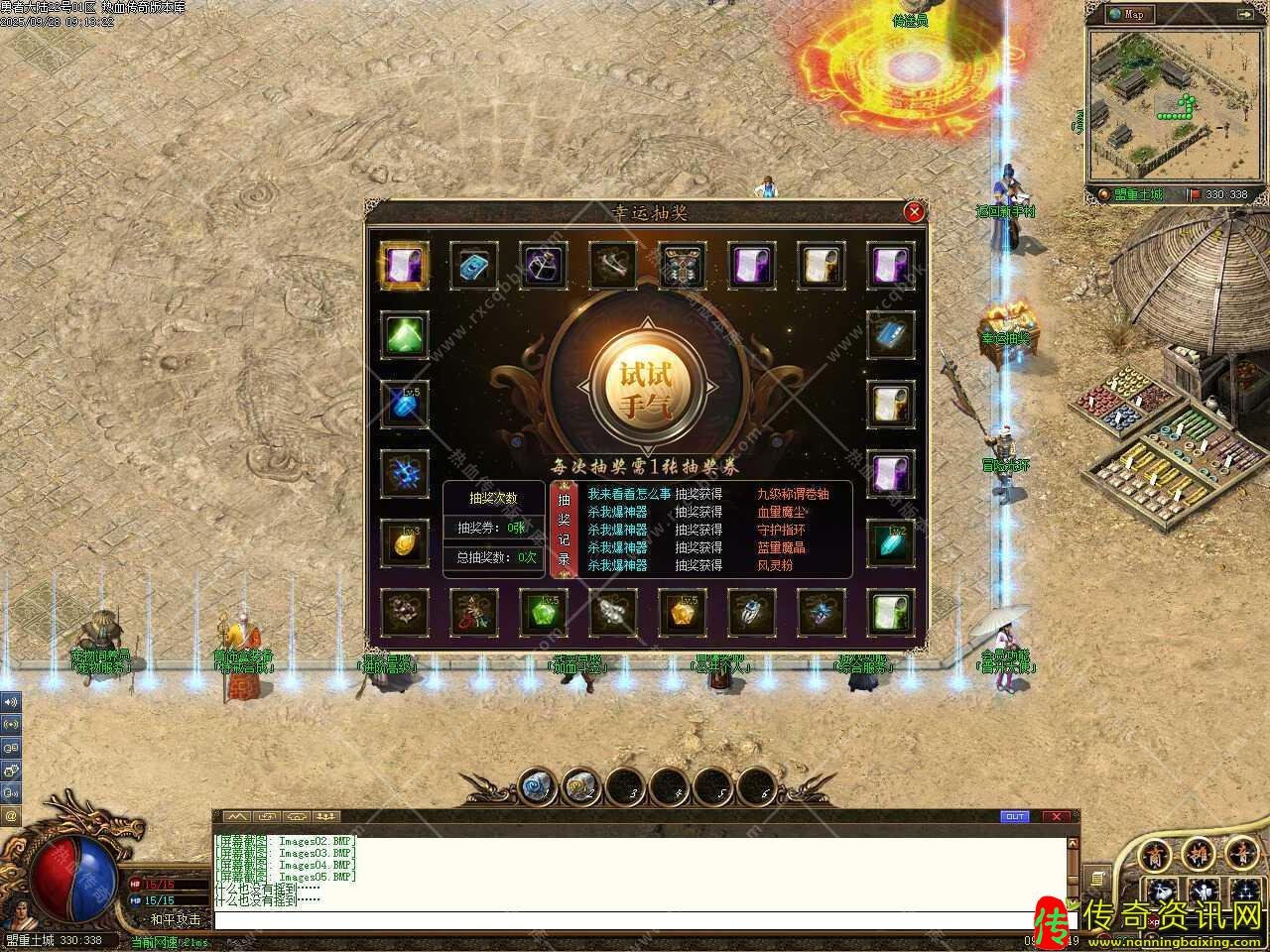The height and width of the screenshot is (952, 1270).
Task: Pick the cyan Lv.2 crystal prize
Action: 890,543
